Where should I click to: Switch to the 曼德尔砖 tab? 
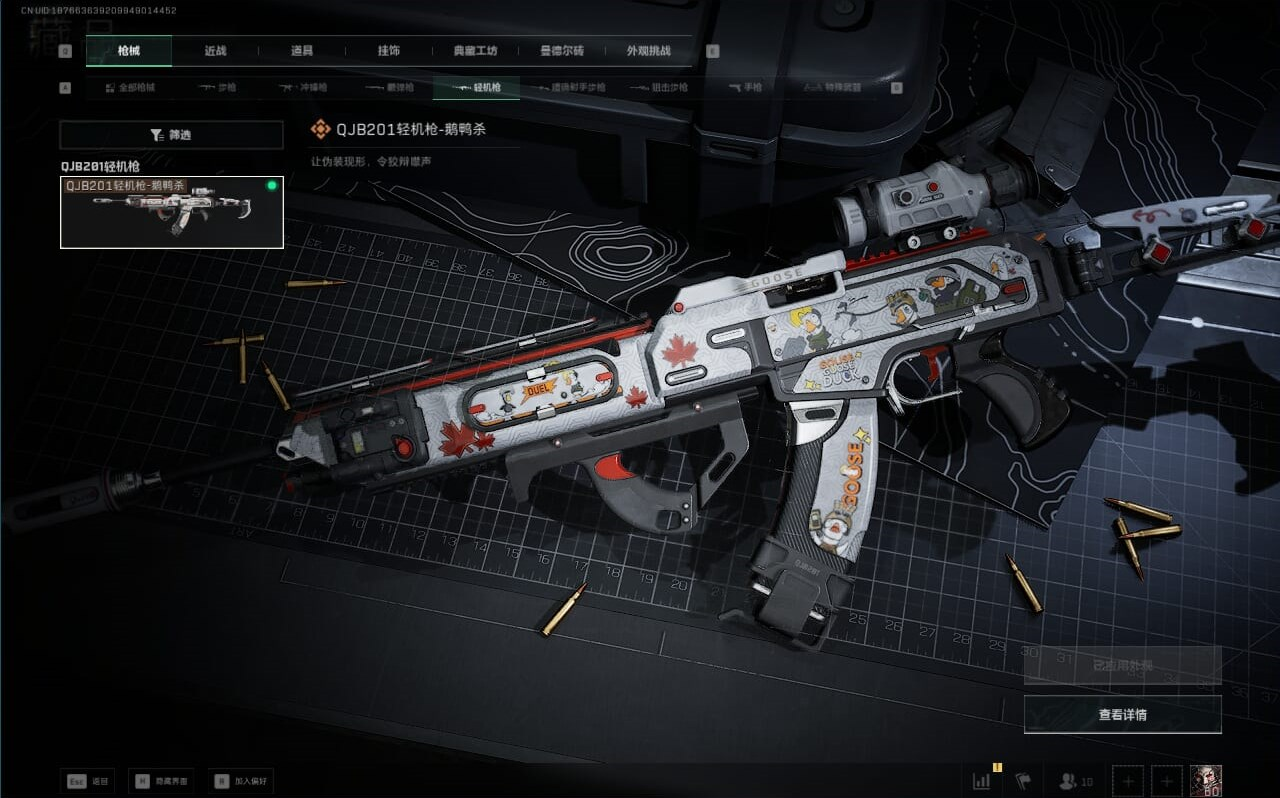pyautogui.click(x=562, y=51)
